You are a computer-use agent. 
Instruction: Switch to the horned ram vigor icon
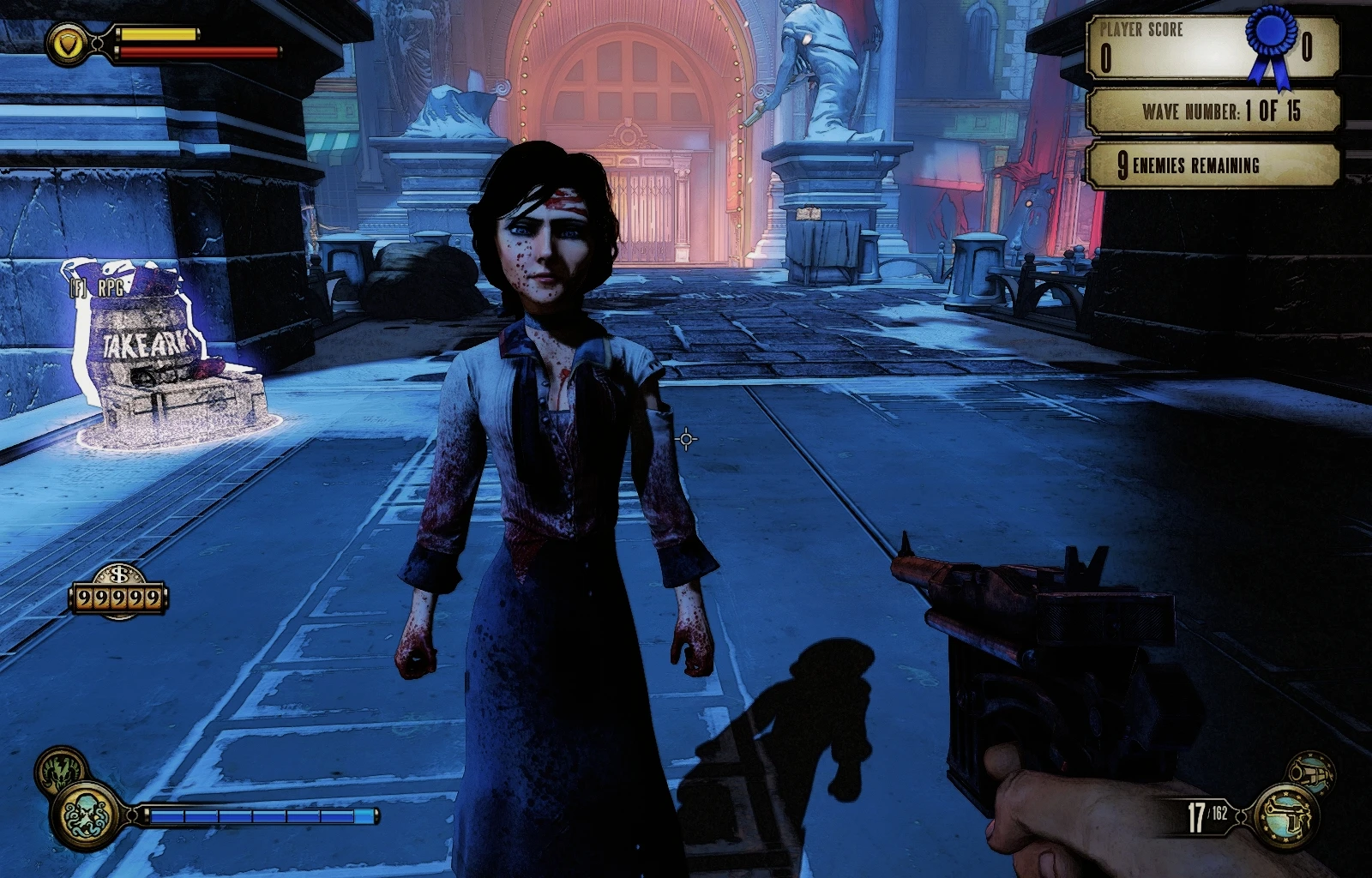(x=59, y=766)
